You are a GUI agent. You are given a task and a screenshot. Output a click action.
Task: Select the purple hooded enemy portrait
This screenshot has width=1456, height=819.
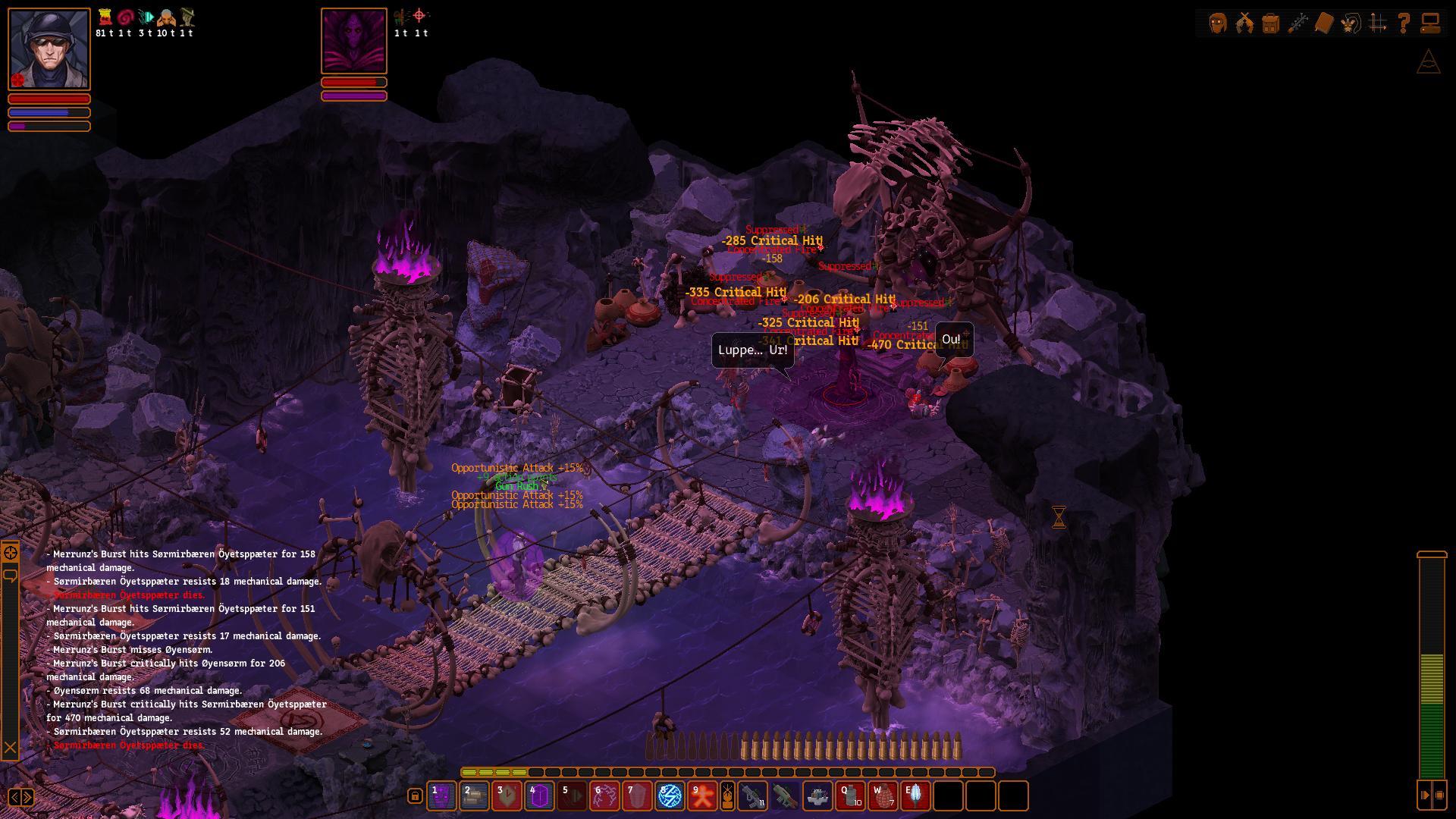(354, 41)
